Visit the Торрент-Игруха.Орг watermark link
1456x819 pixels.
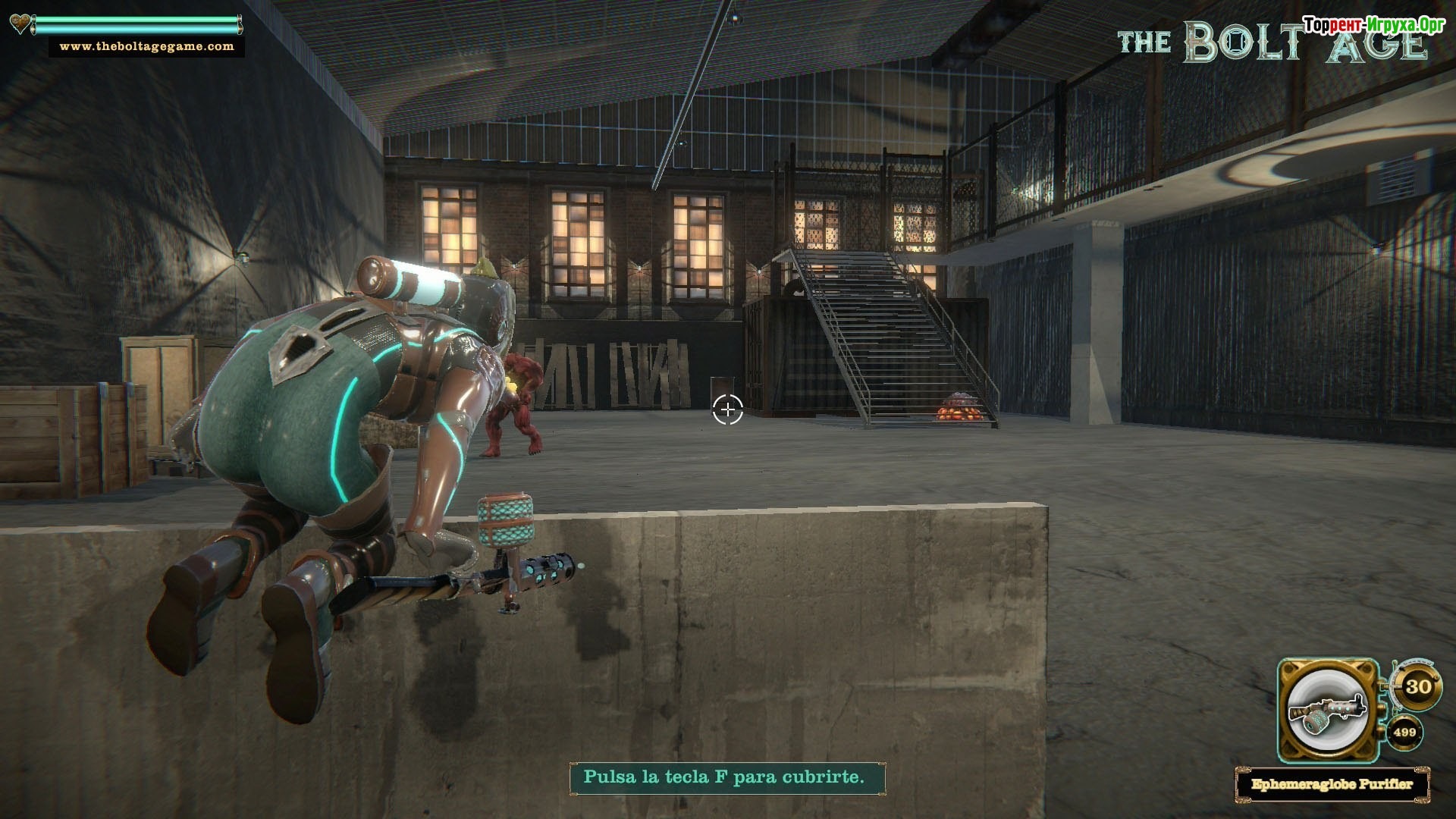click(1374, 25)
